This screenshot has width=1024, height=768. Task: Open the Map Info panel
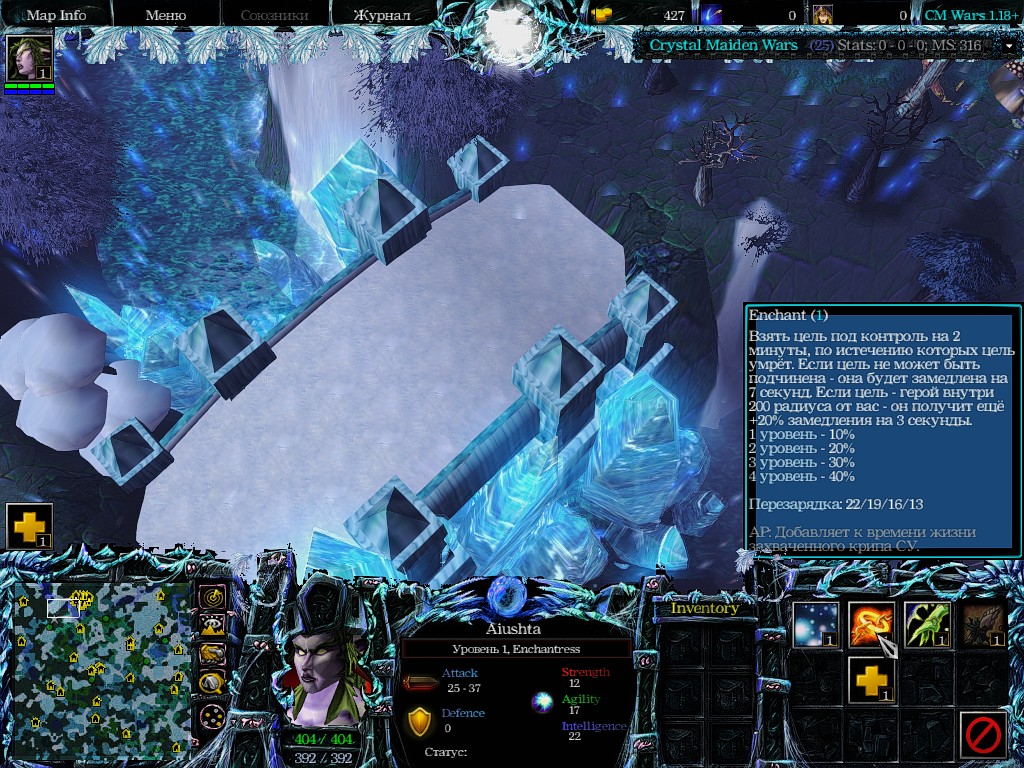(x=56, y=15)
